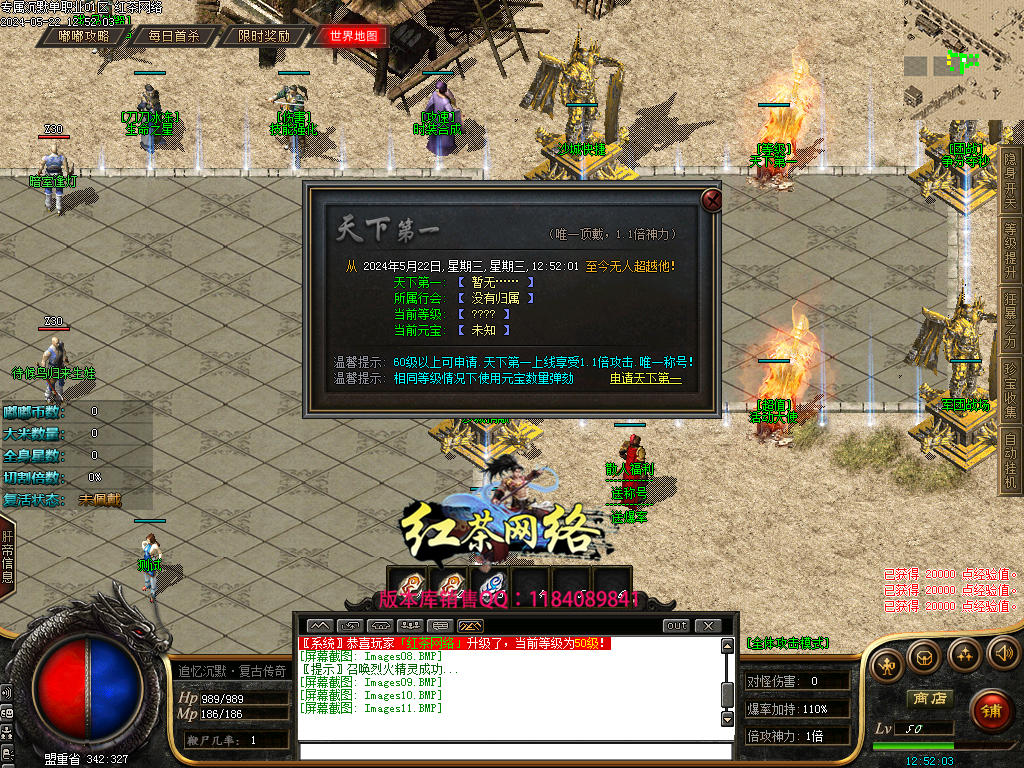
Task: Open the 世界地图 world map
Action: [x=354, y=36]
